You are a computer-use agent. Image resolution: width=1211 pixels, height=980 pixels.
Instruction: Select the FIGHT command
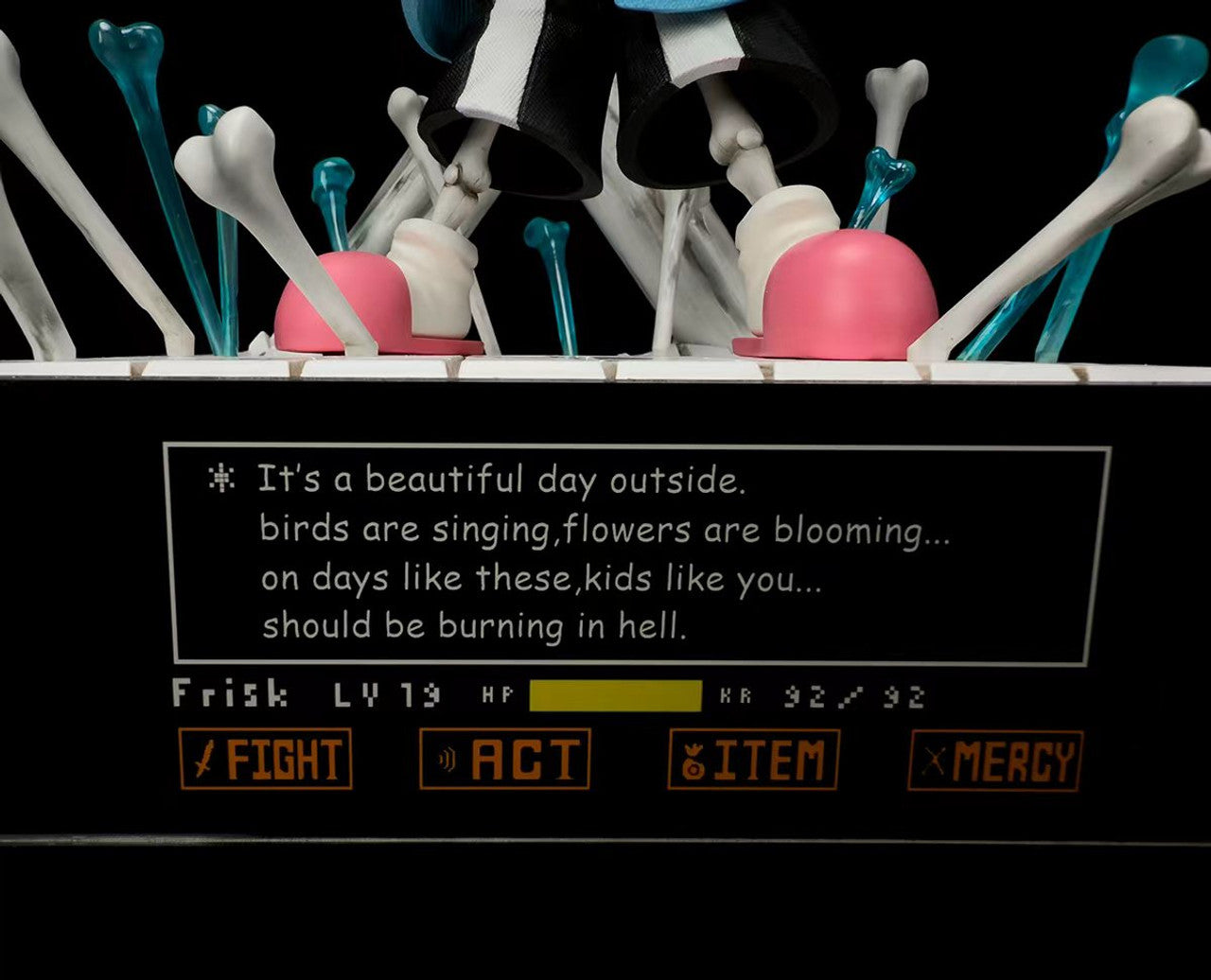coord(266,759)
